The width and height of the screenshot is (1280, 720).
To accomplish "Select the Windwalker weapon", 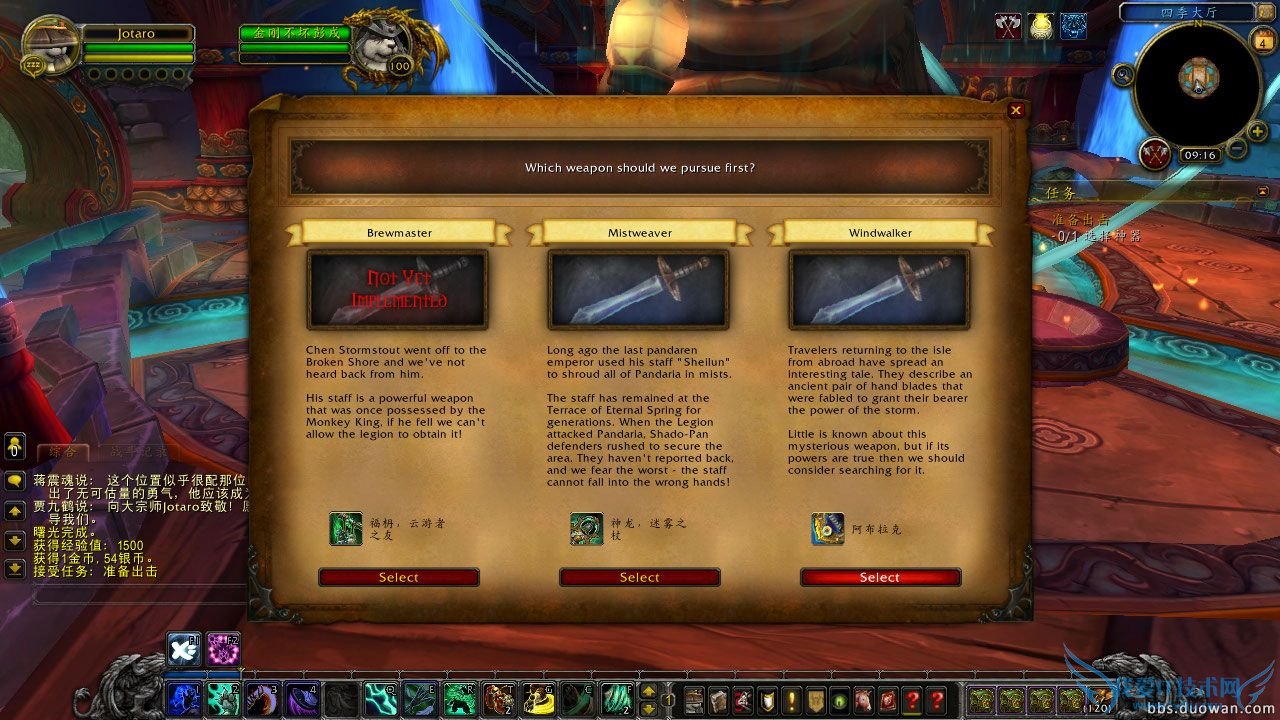I will pos(880,577).
